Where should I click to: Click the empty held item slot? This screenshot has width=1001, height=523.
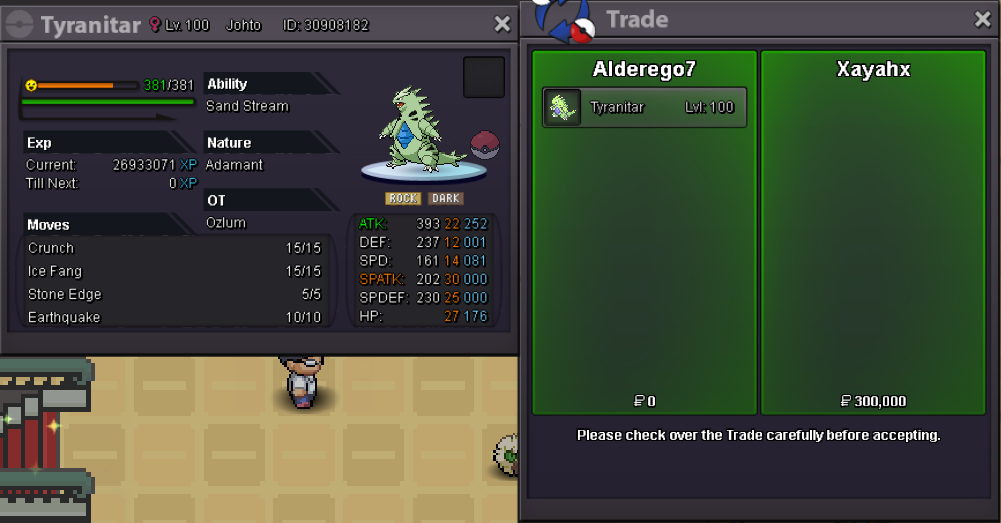click(x=484, y=77)
